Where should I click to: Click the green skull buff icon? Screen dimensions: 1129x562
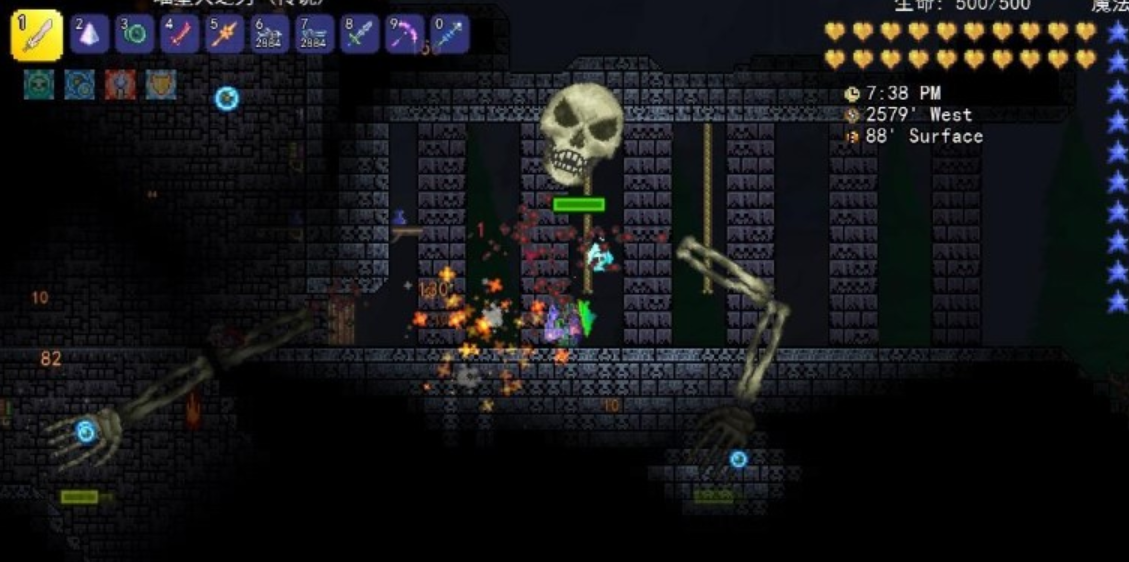point(38,84)
